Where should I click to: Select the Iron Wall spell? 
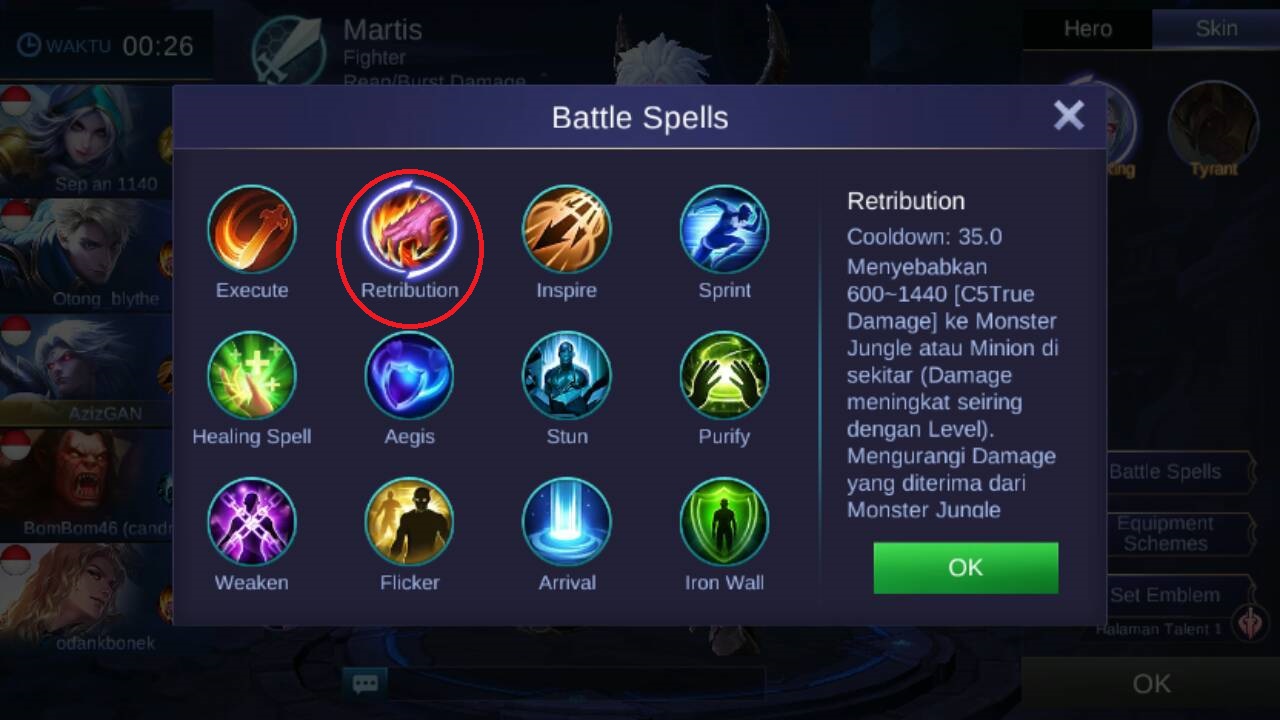point(724,521)
